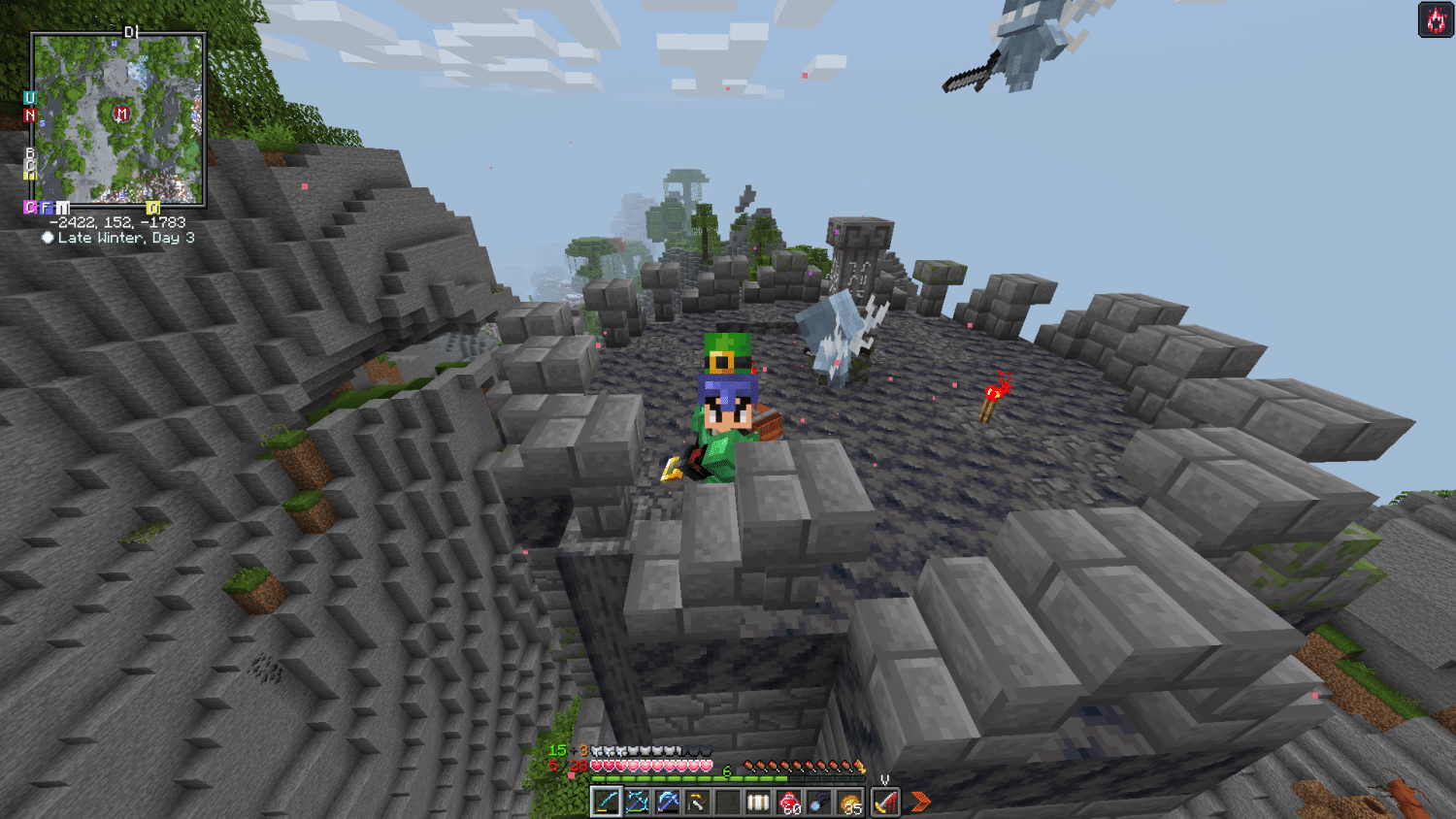The image size is (1456, 819).
Task: Toggle the blue F waypoint below the minimap
Action: (x=46, y=208)
